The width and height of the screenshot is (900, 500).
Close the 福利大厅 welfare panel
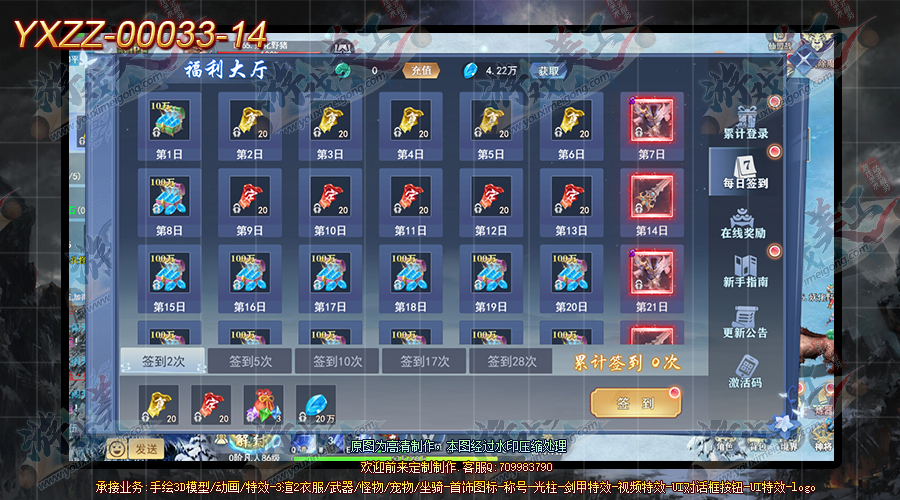803,60
